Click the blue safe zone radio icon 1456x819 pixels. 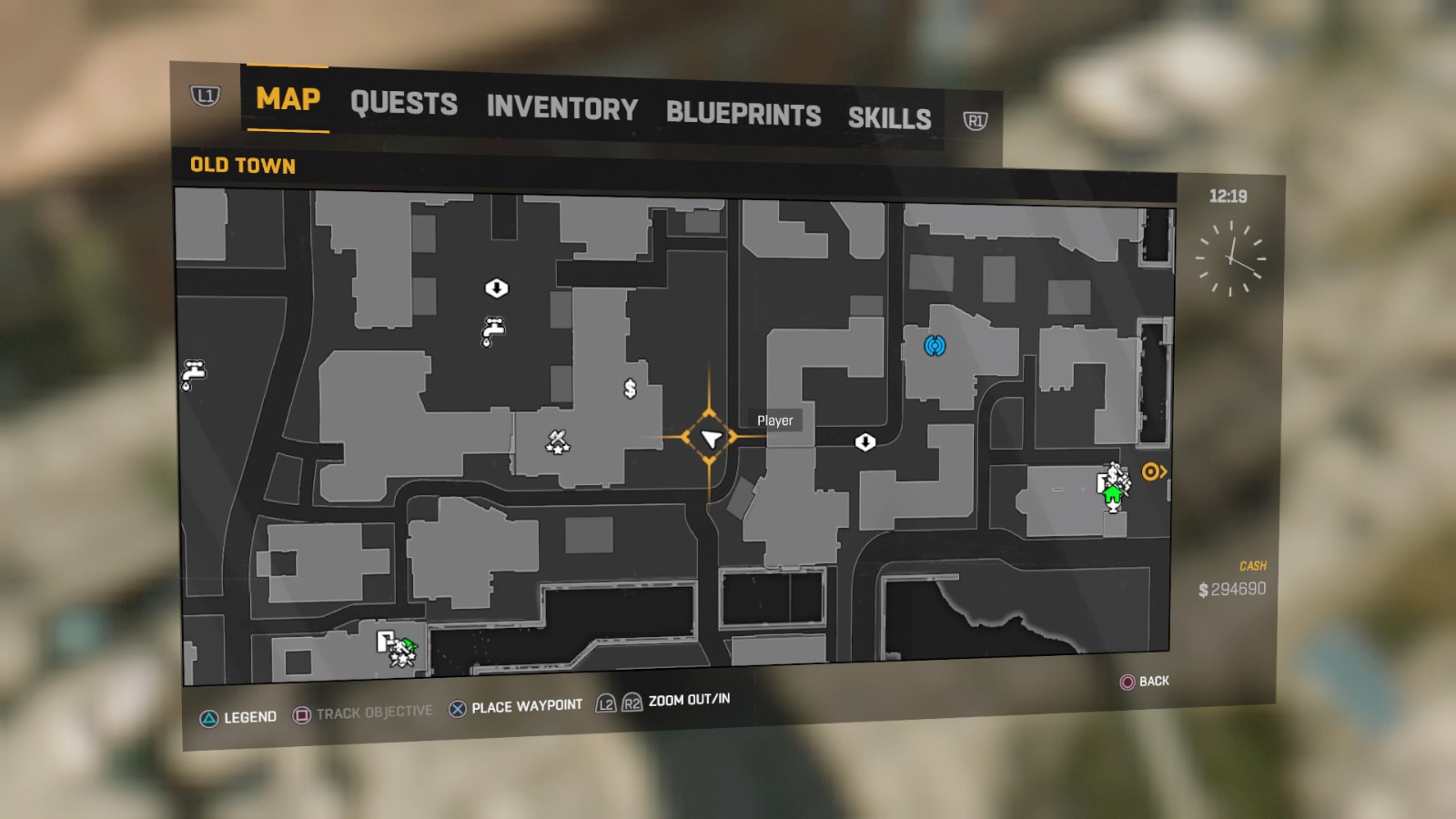tap(935, 346)
